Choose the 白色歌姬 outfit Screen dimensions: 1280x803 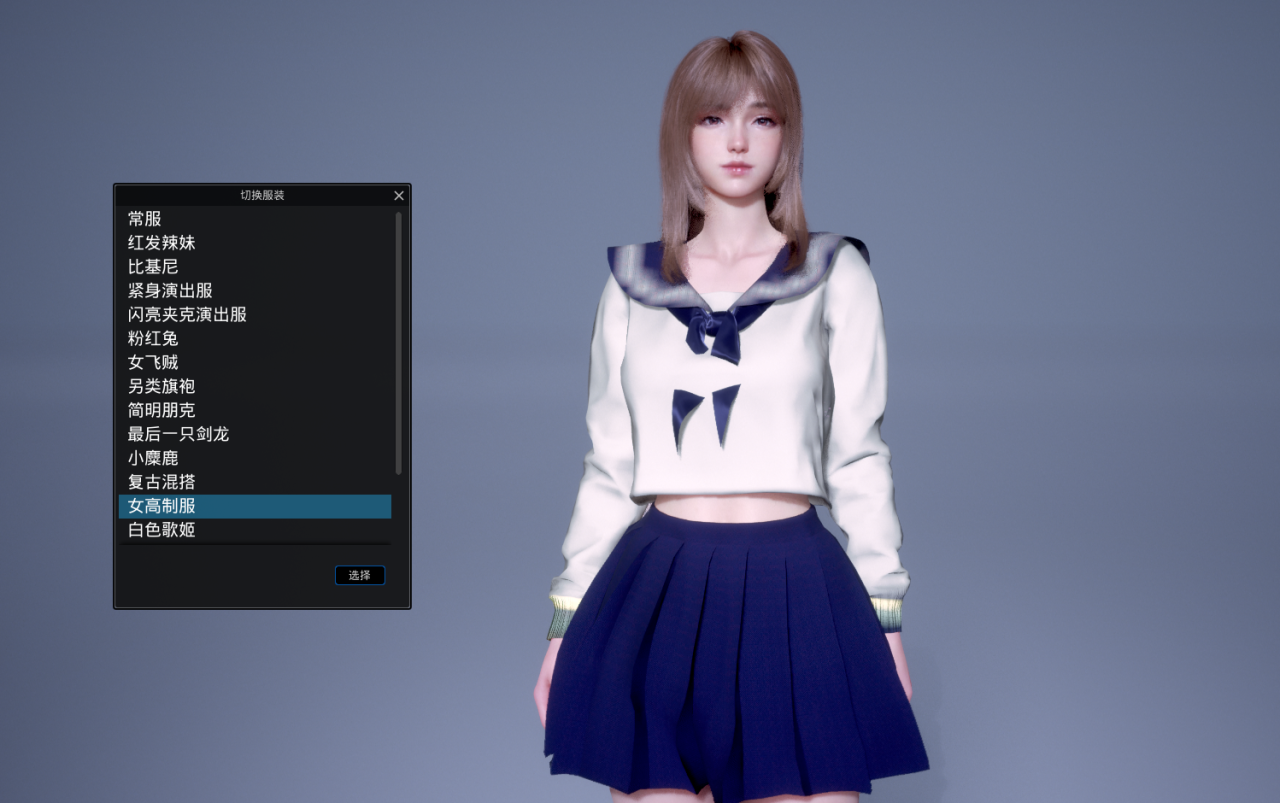click(x=162, y=530)
